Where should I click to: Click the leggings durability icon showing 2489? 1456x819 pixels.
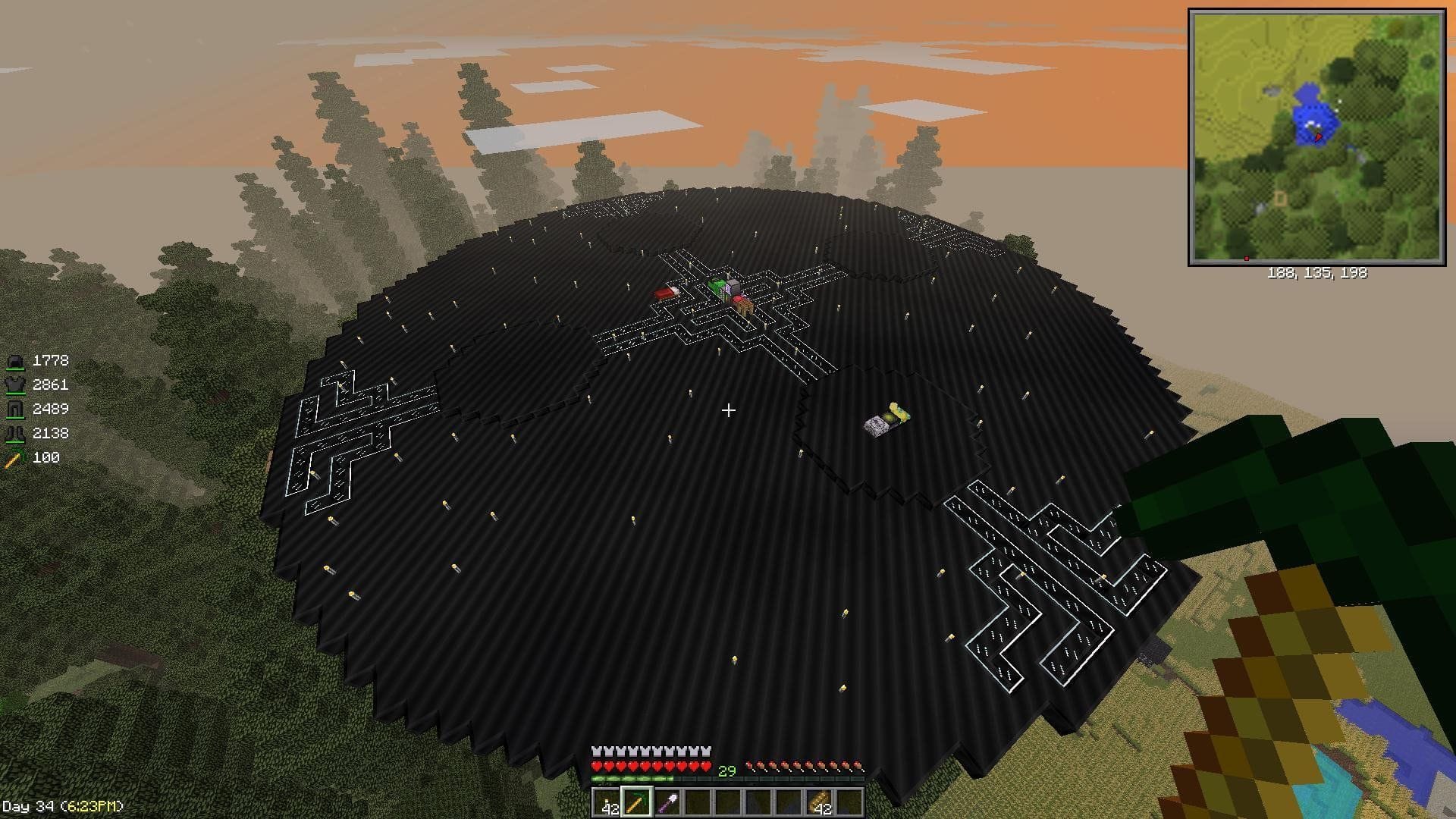[x=17, y=409]
